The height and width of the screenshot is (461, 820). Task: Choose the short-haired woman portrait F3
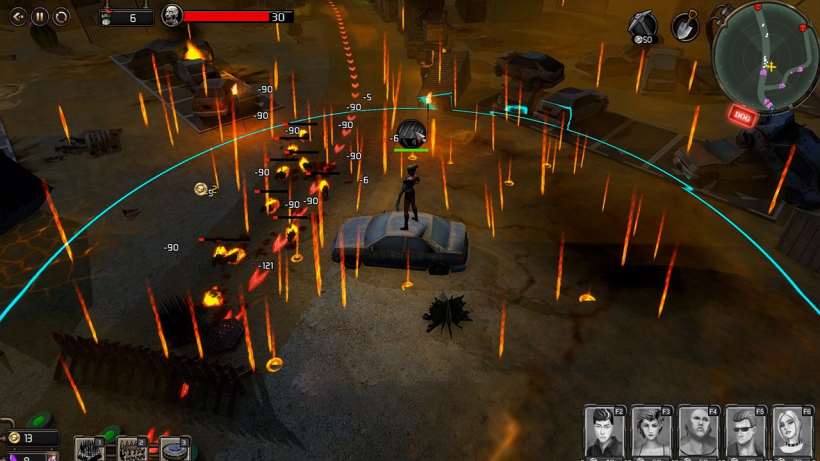click(652, 431)
